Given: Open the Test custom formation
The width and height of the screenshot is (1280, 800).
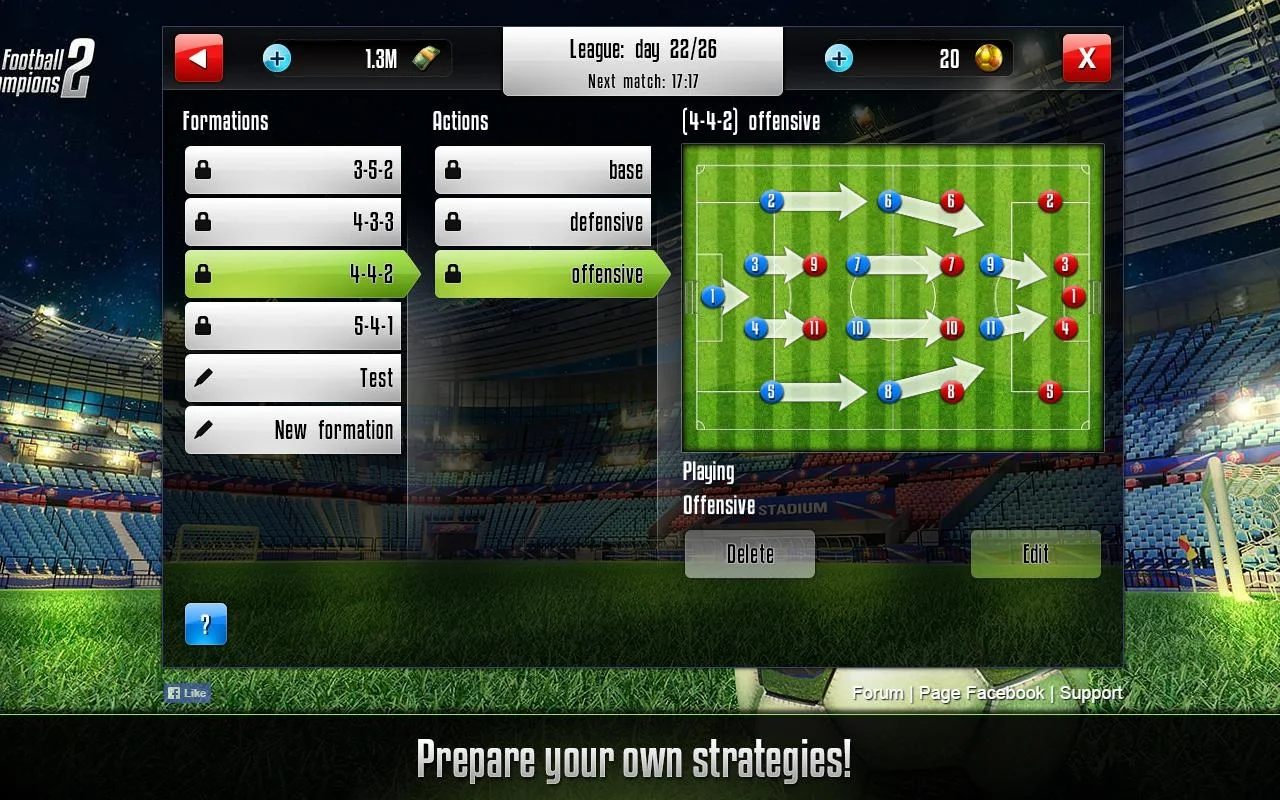Looking at the screenshot, I should (293, 378).
